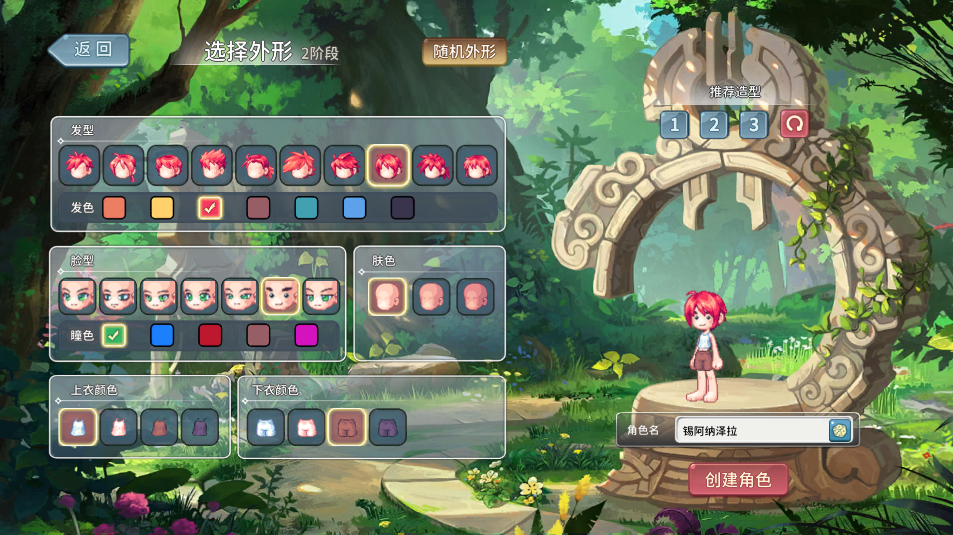953x535 pixels.
Task: Select the dark purple hair color swatch
Action: point(402,208)
